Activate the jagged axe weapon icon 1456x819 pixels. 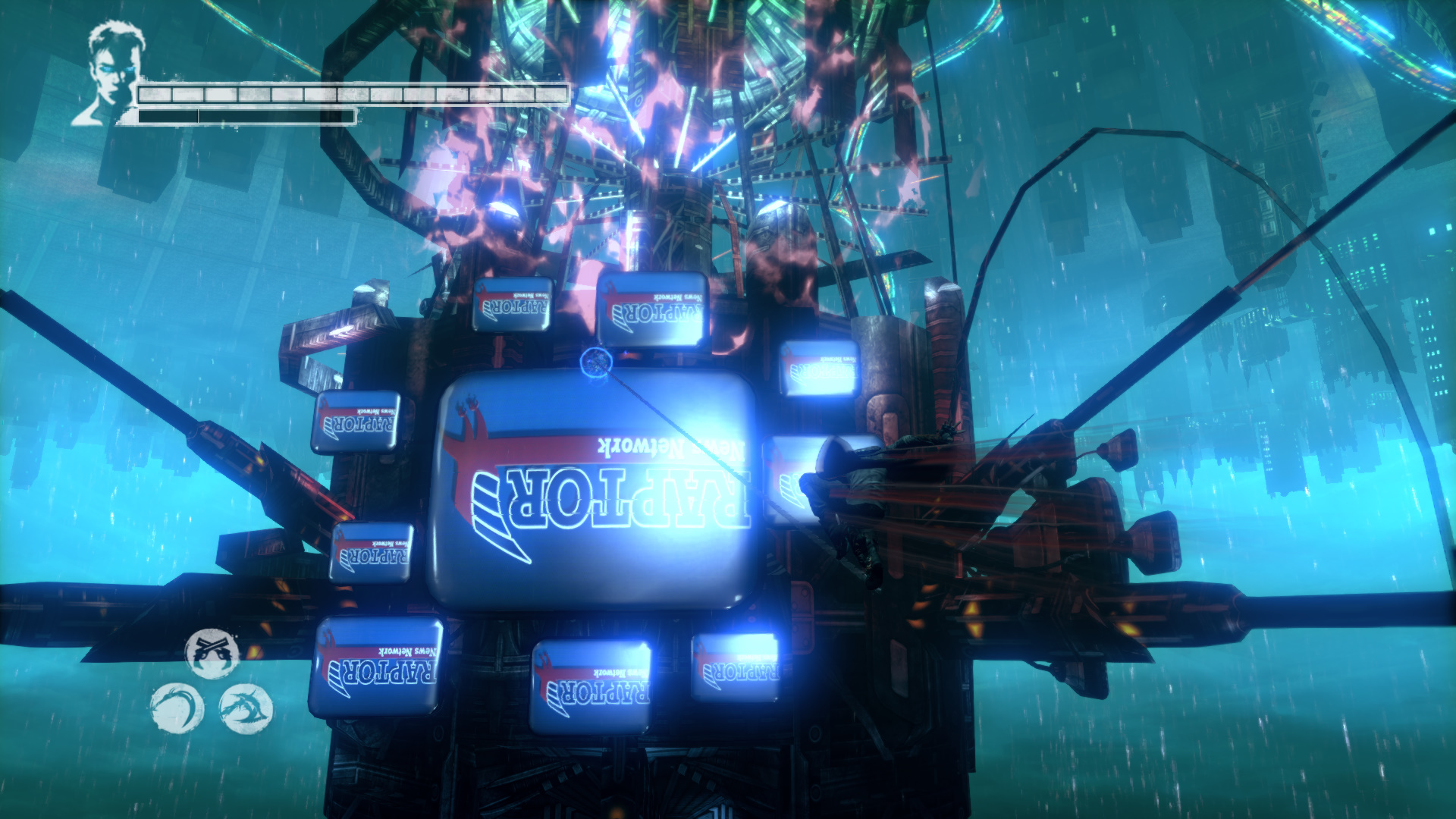[245, 708]
